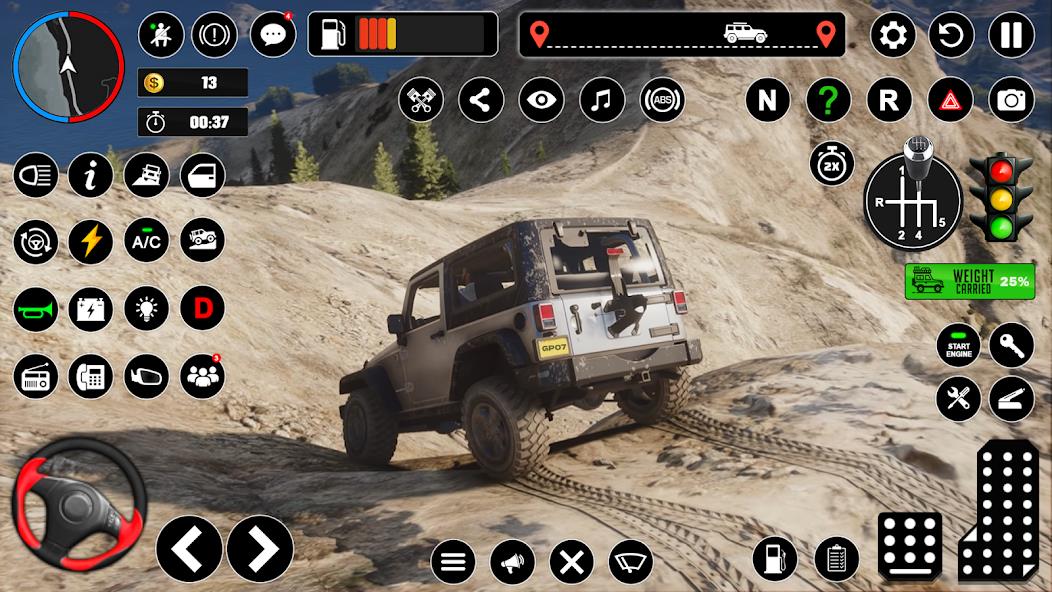Image resolution: width=1052 pixels, height=592 pixels.
Task: Toggle the A/C button
Action: [146, 241]
